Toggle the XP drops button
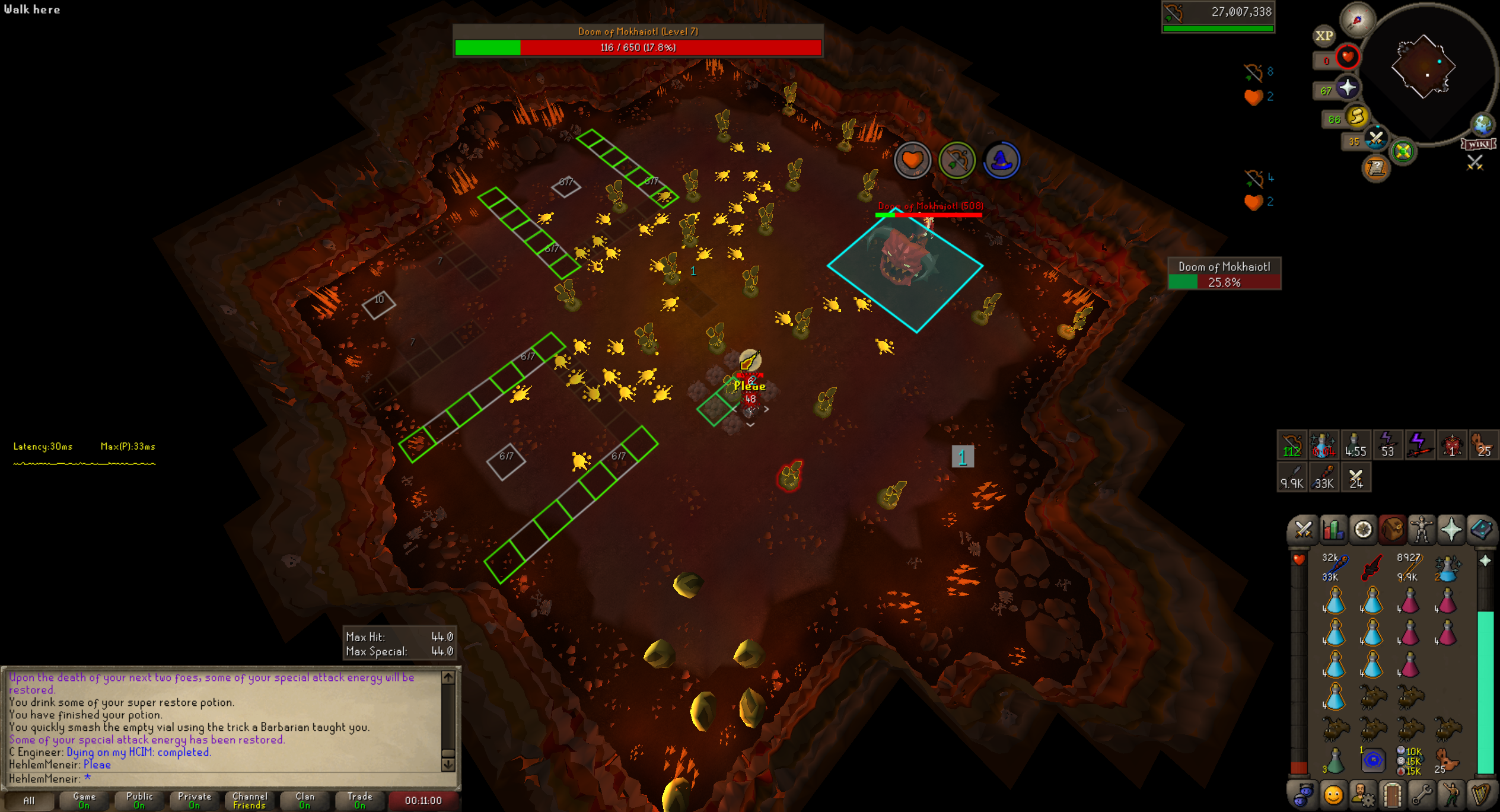Viewport: 1500px width, 812px height. [1324, 36]
